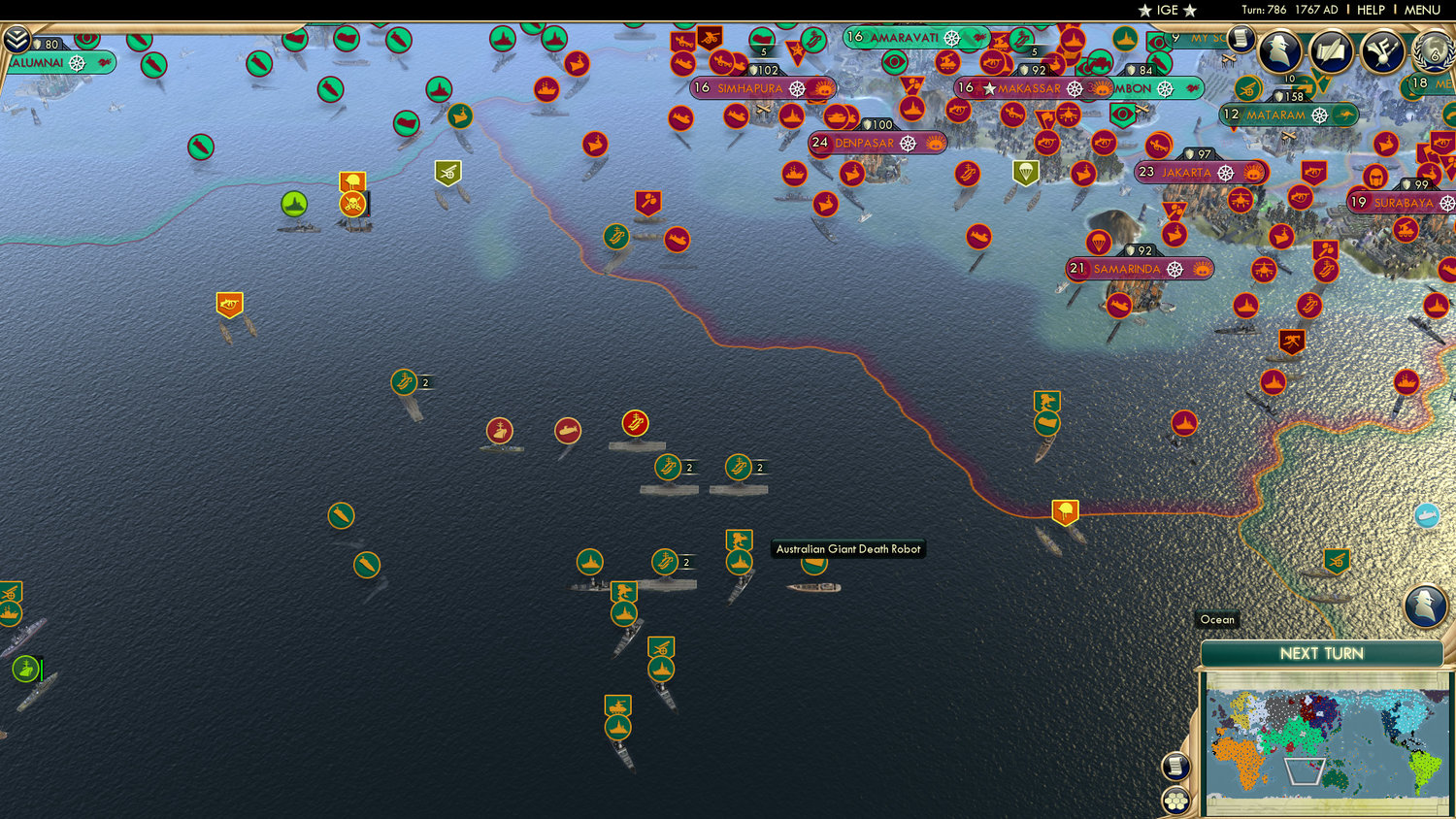
Task: Expand the Samarinda city banner sun icon
Action: pos(1203,269)
